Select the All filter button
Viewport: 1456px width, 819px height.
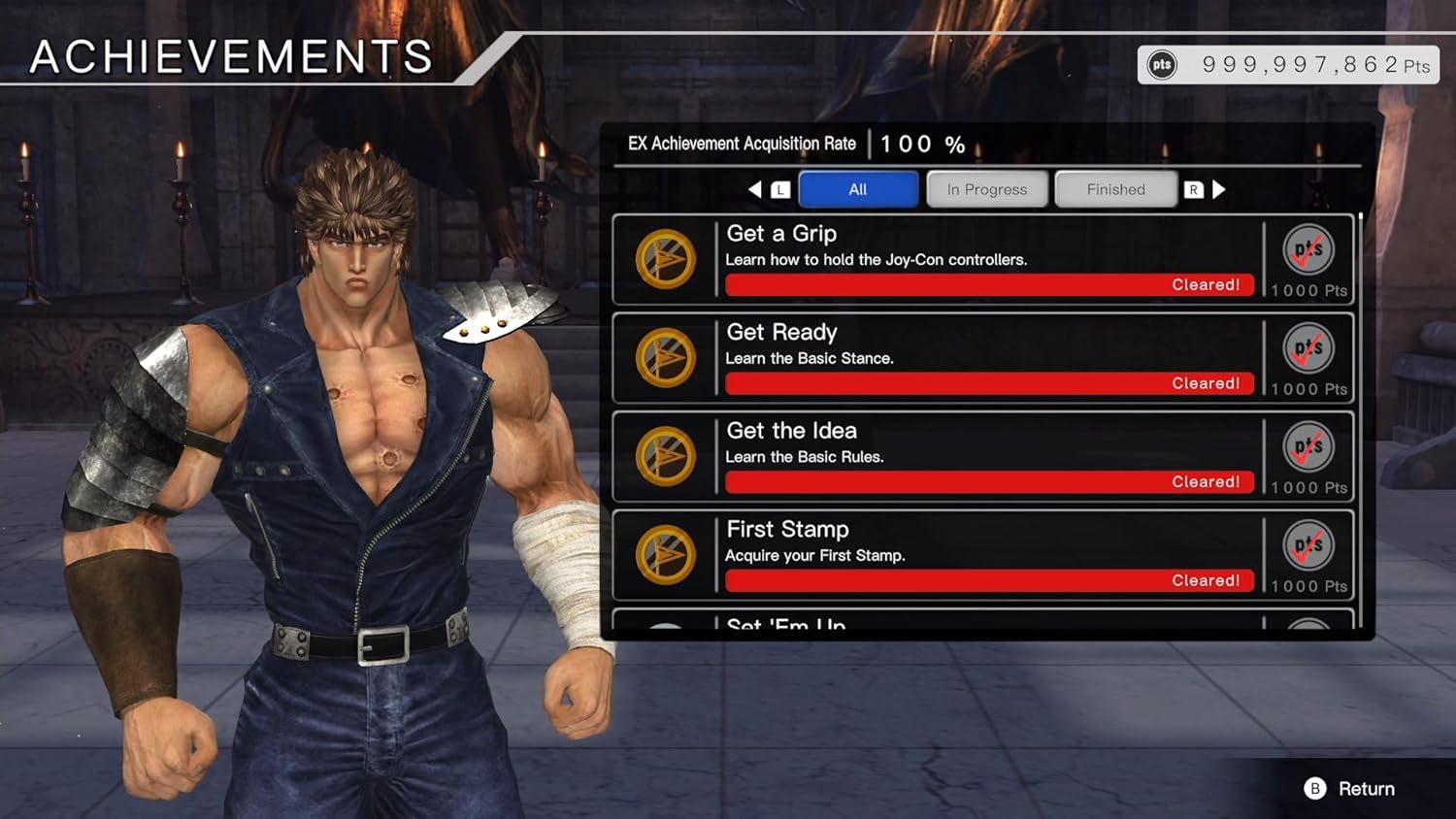[858, 189]
